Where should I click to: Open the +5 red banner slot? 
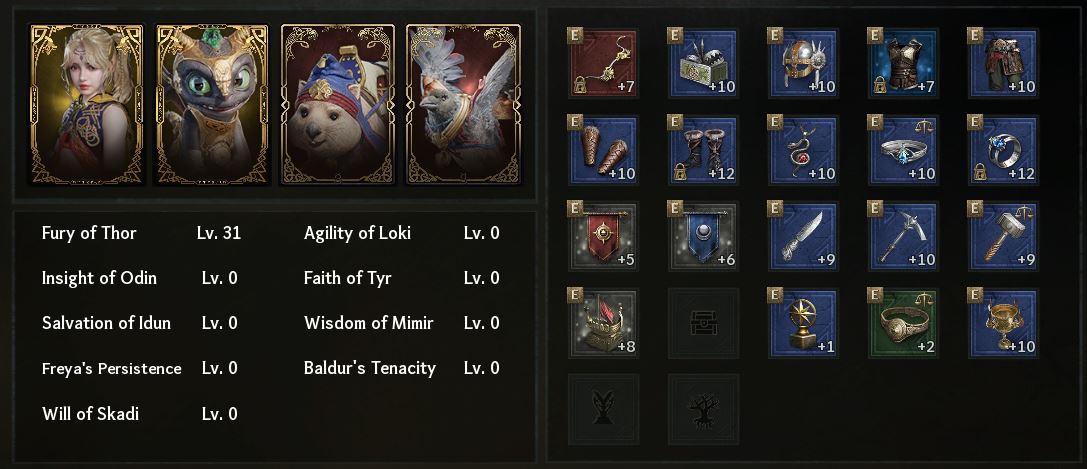603,236
